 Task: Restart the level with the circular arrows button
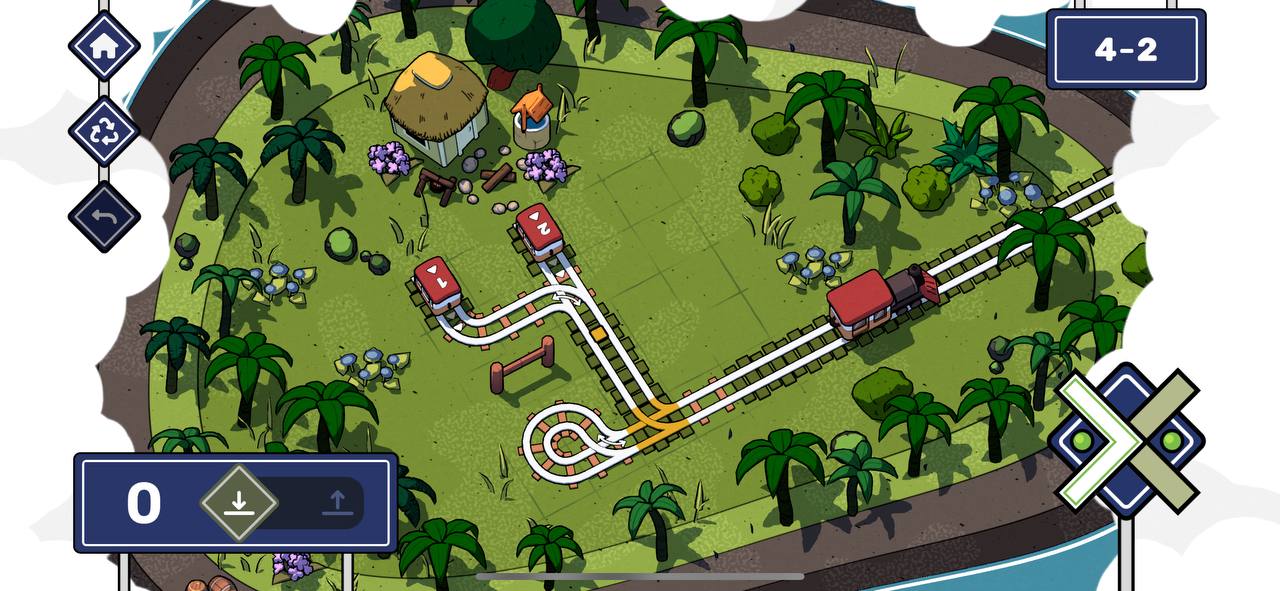104,132
